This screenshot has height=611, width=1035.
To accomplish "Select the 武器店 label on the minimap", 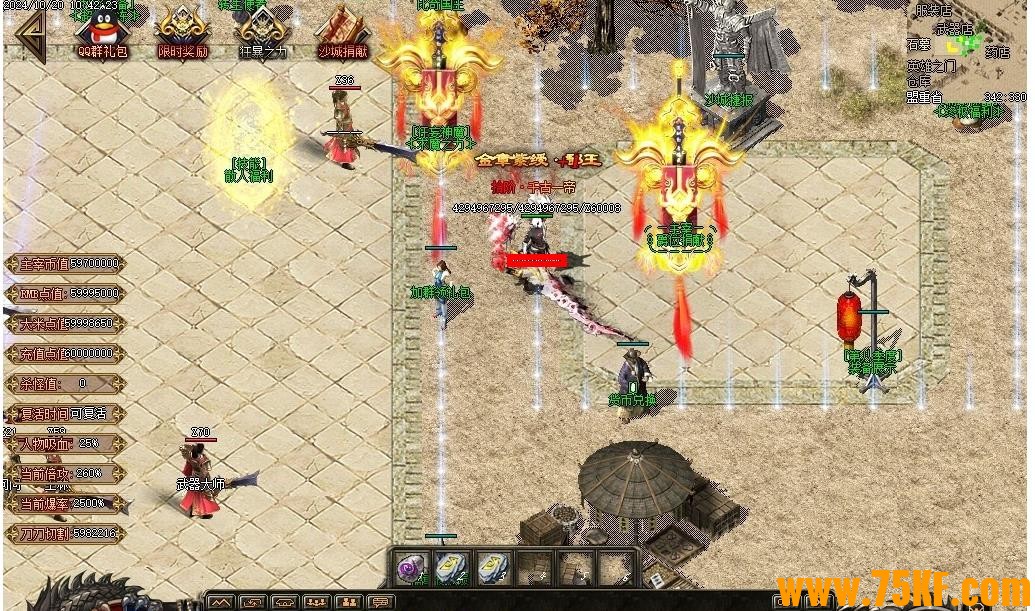I will (x=953, y=30).
